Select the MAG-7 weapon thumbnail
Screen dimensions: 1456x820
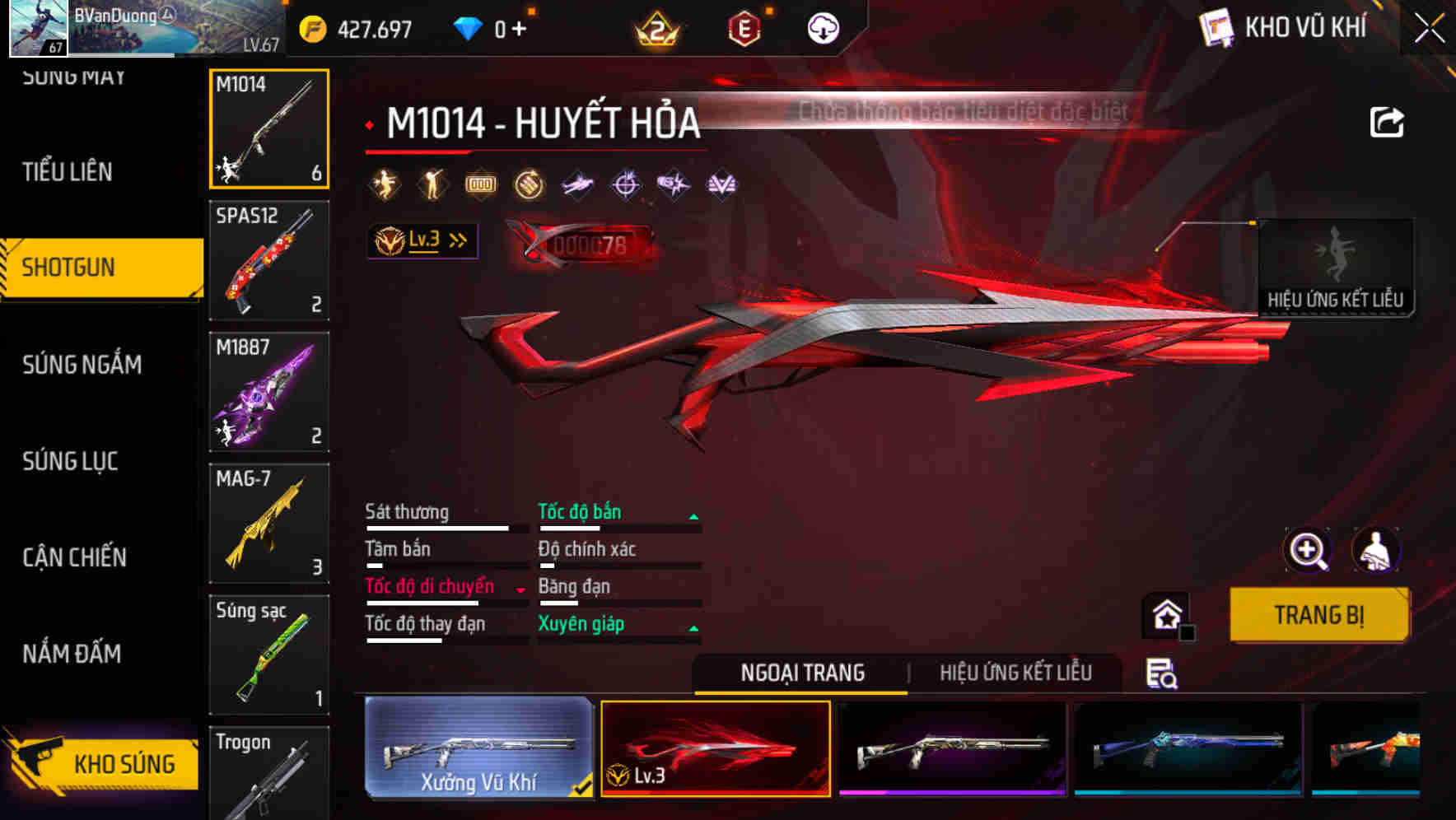click(x=269, y=523)
